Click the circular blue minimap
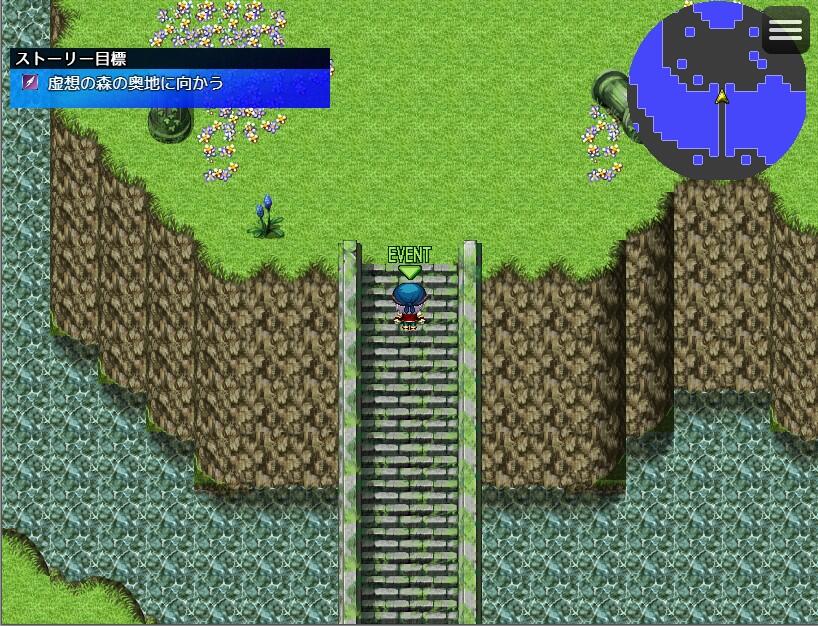This screenshot has width=818, height=626. (x=718, y=91)
